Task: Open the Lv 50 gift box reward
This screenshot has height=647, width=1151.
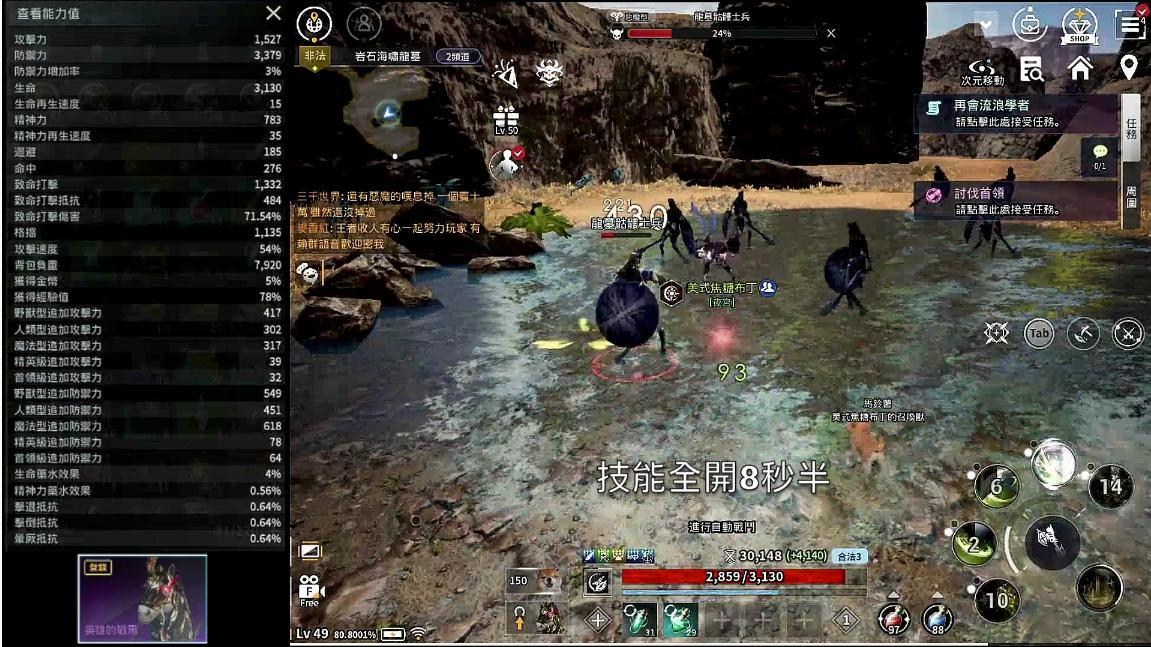Action: click(506, 118)
